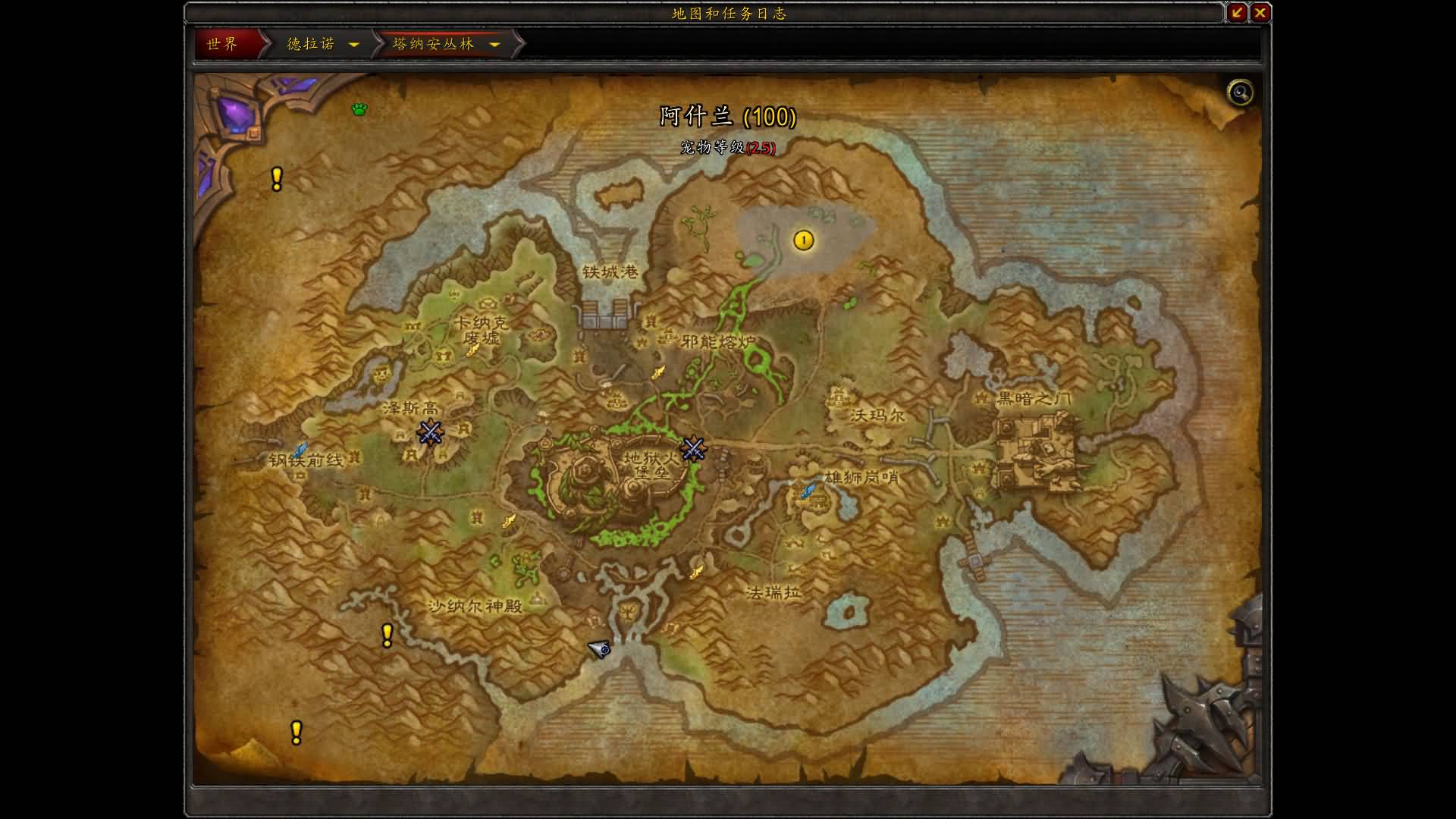The height and width of the screenshot is (819, 1456).
Task: Click the crossed swords marker at 地狱火堡垒
Action: point(693,449)
